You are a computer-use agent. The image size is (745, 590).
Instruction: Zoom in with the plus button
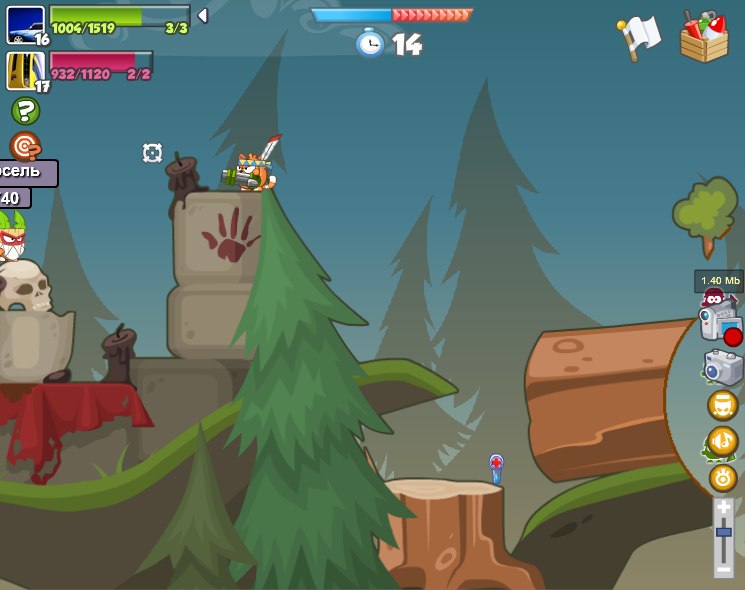tap(723, 508)
